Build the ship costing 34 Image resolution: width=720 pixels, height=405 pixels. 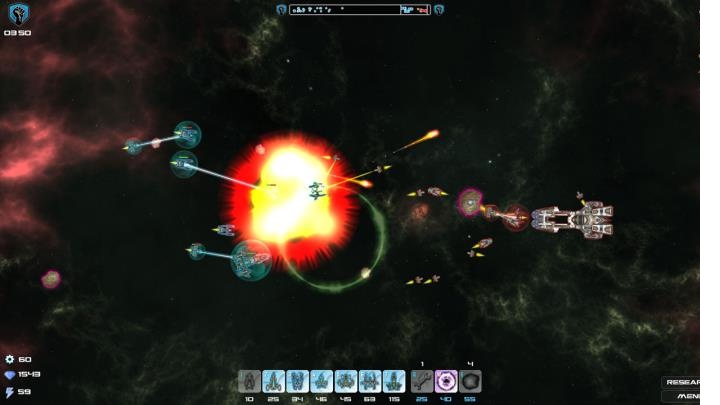(298, 380)
